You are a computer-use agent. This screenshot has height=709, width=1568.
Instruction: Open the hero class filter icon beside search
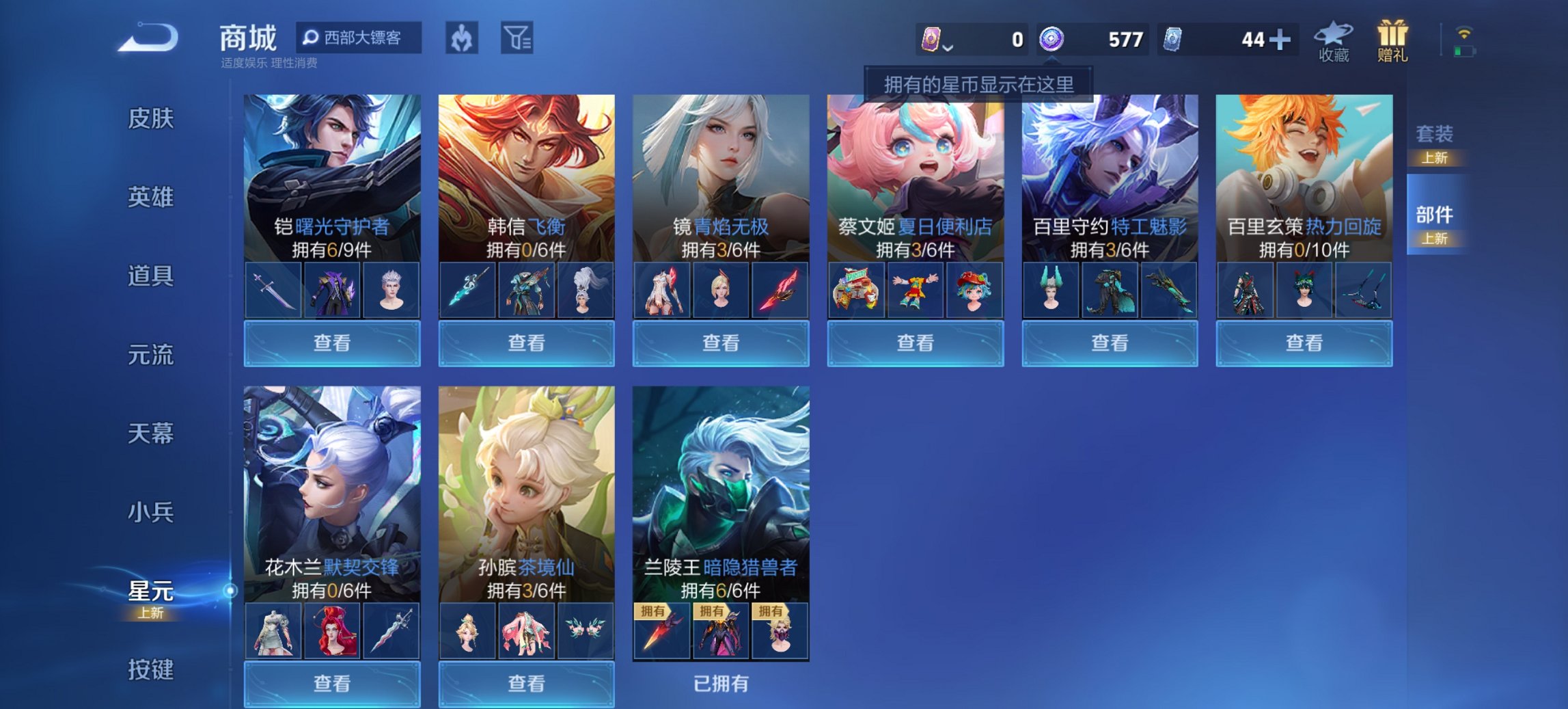point(460,39)
